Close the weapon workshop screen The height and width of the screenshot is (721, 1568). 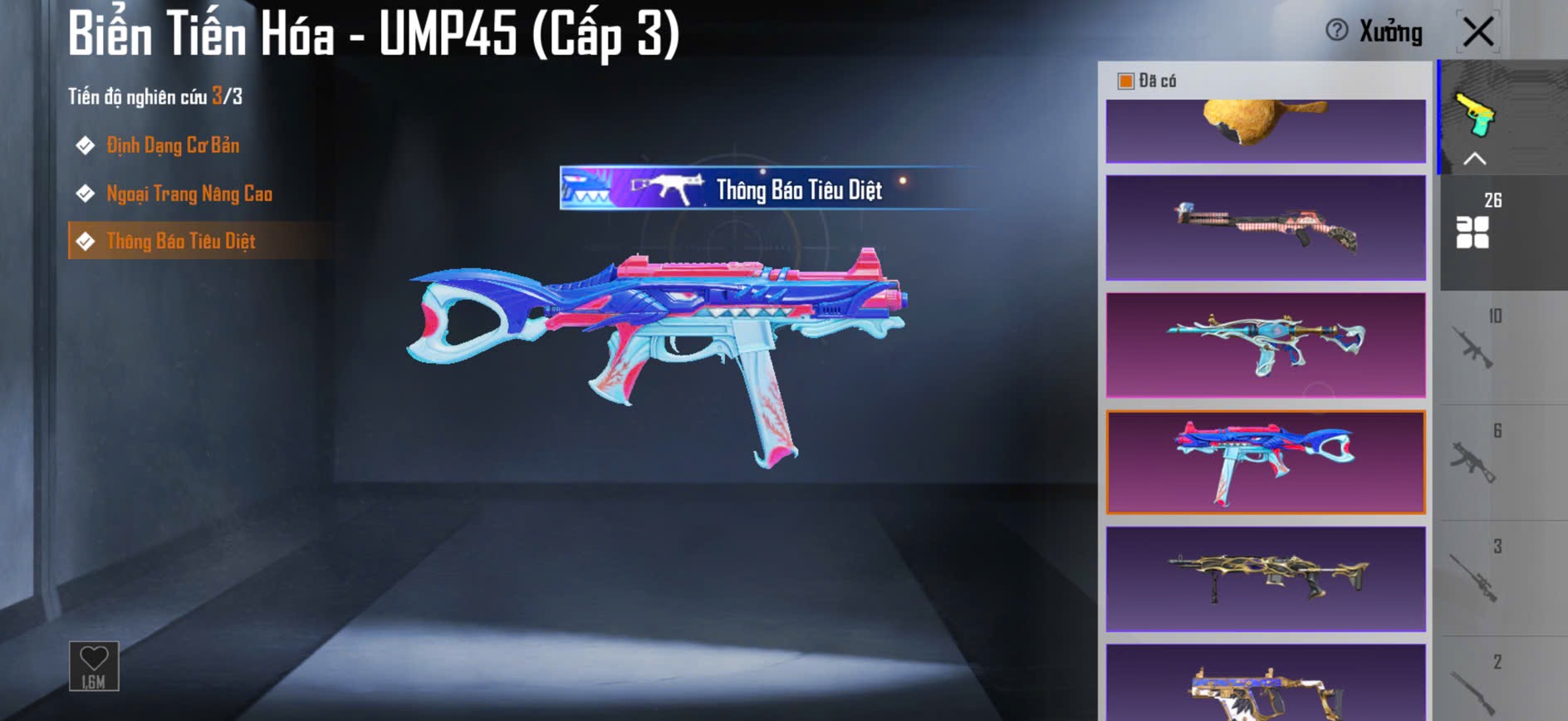tap(1478, 32)
